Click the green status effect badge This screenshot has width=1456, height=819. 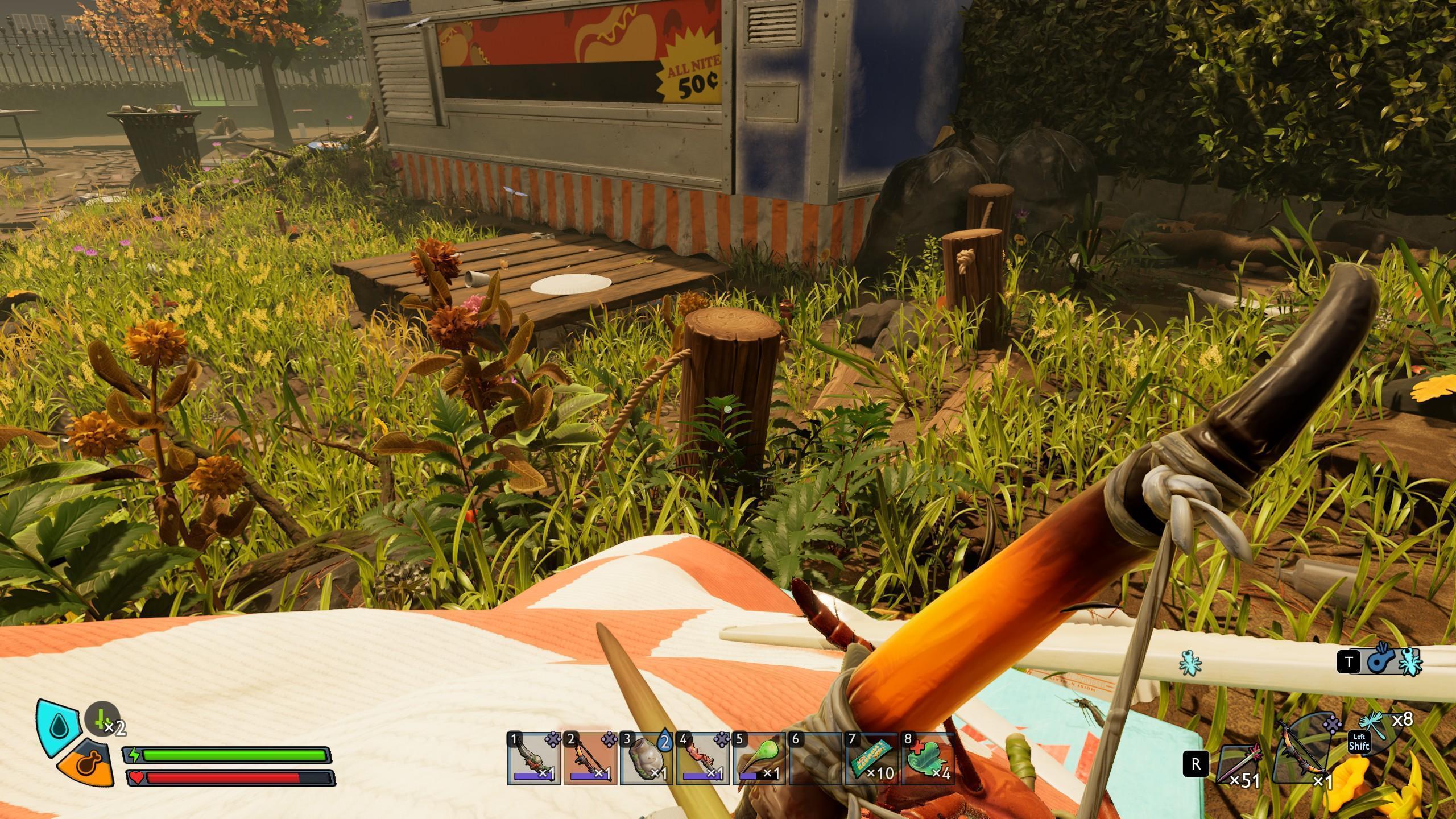102,719
